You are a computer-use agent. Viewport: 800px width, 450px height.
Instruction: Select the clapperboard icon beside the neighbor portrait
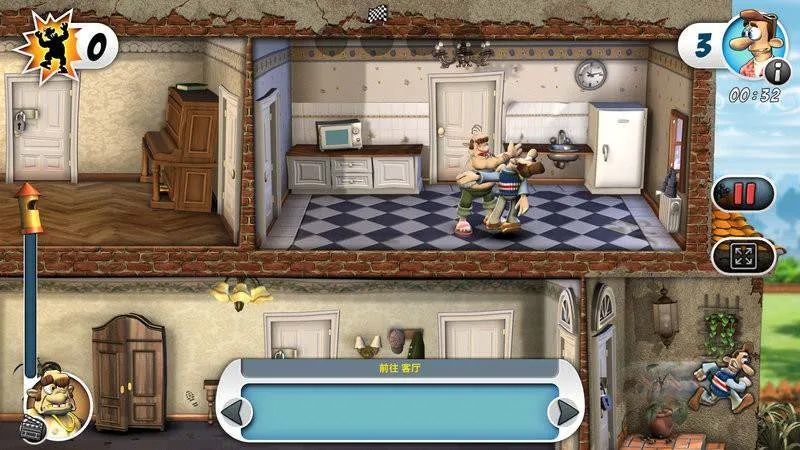(32, 431)
